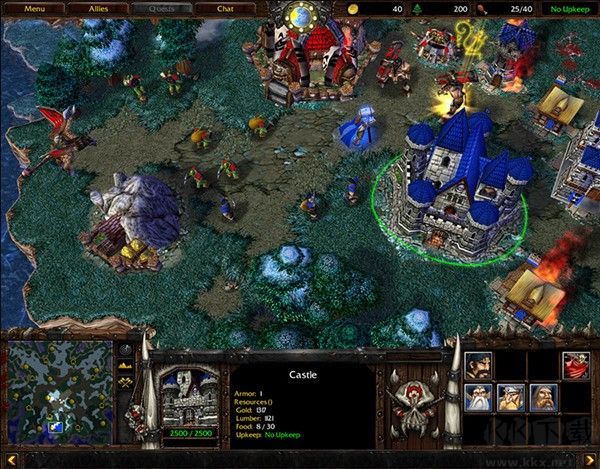This screenshot has height=469, width=600.
Task: Choose the white-bearded Archmage hero icon
Action: pyautogui.click(x=478, y=398)
